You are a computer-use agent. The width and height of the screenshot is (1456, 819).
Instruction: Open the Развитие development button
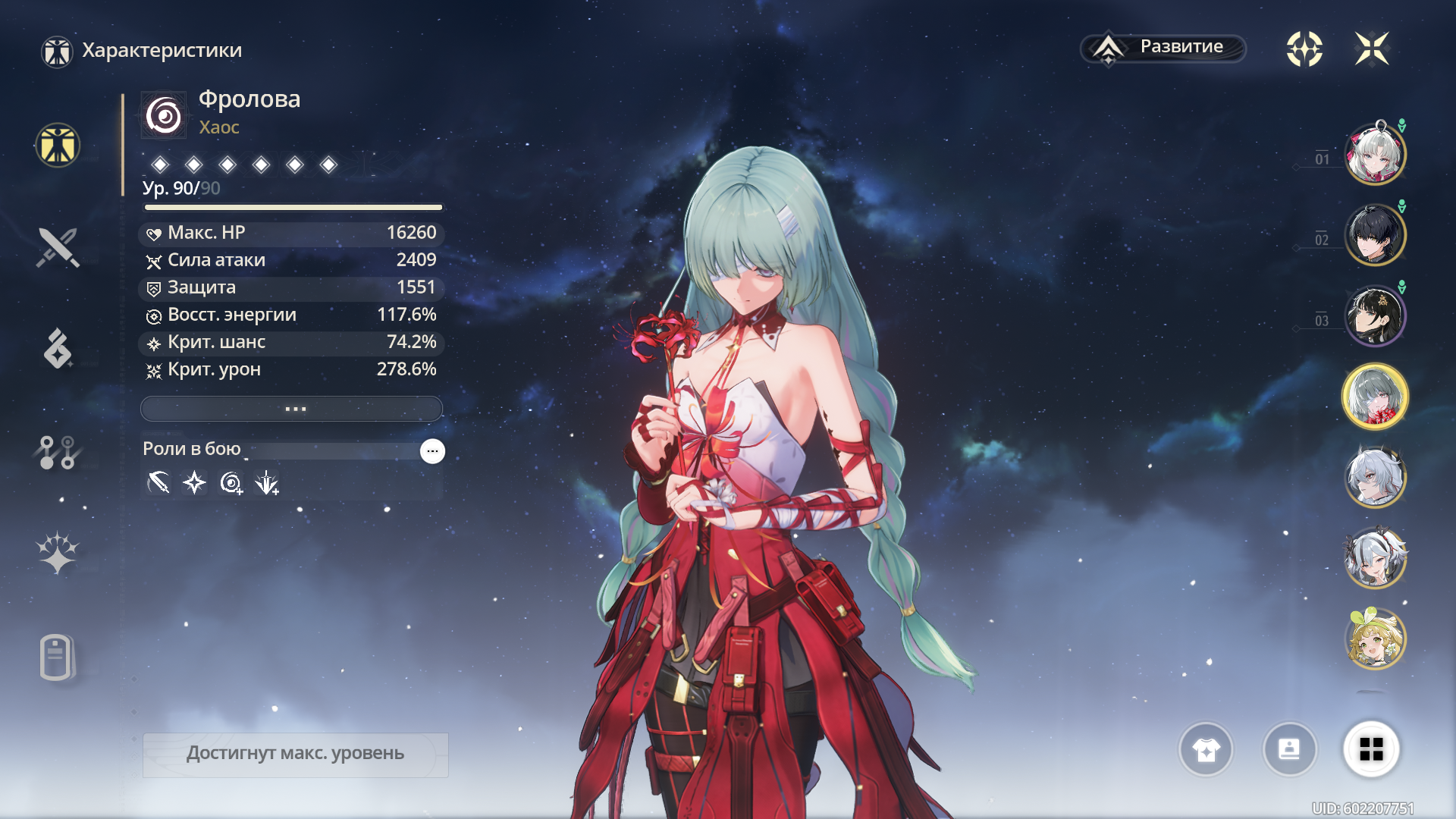[1163, 48]
